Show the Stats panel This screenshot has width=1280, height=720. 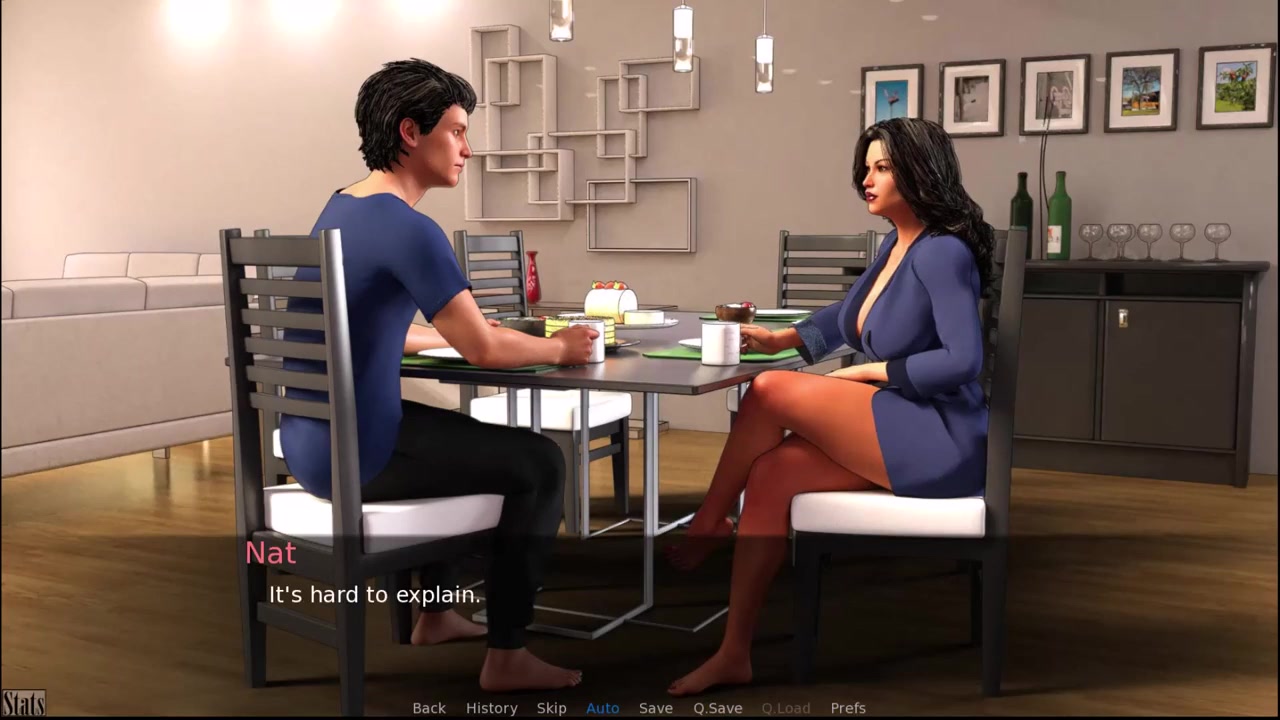pyautogui.click(x=23, y=704)
